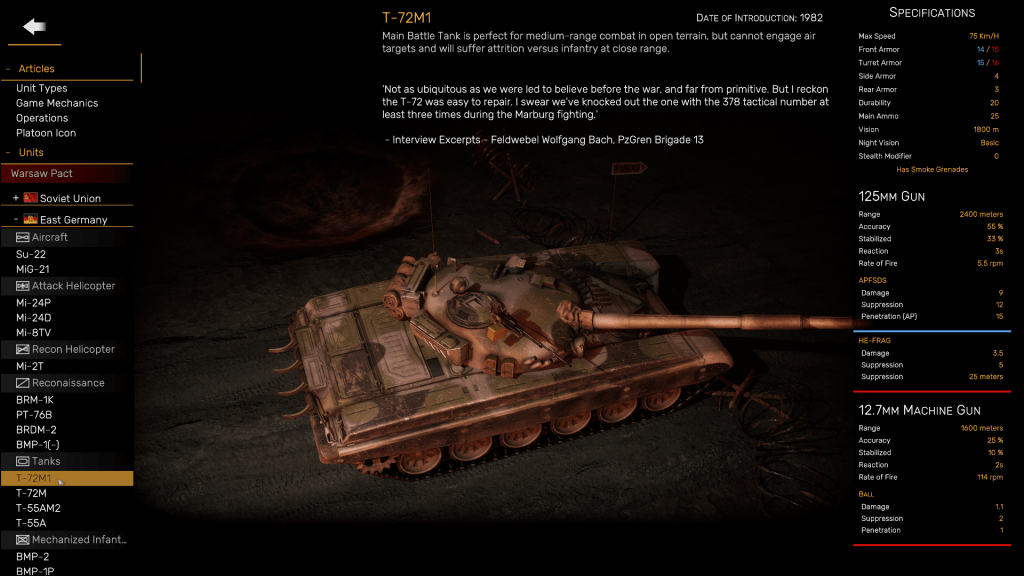
Task: Select the MiG-21 entry
Action: 33,269
